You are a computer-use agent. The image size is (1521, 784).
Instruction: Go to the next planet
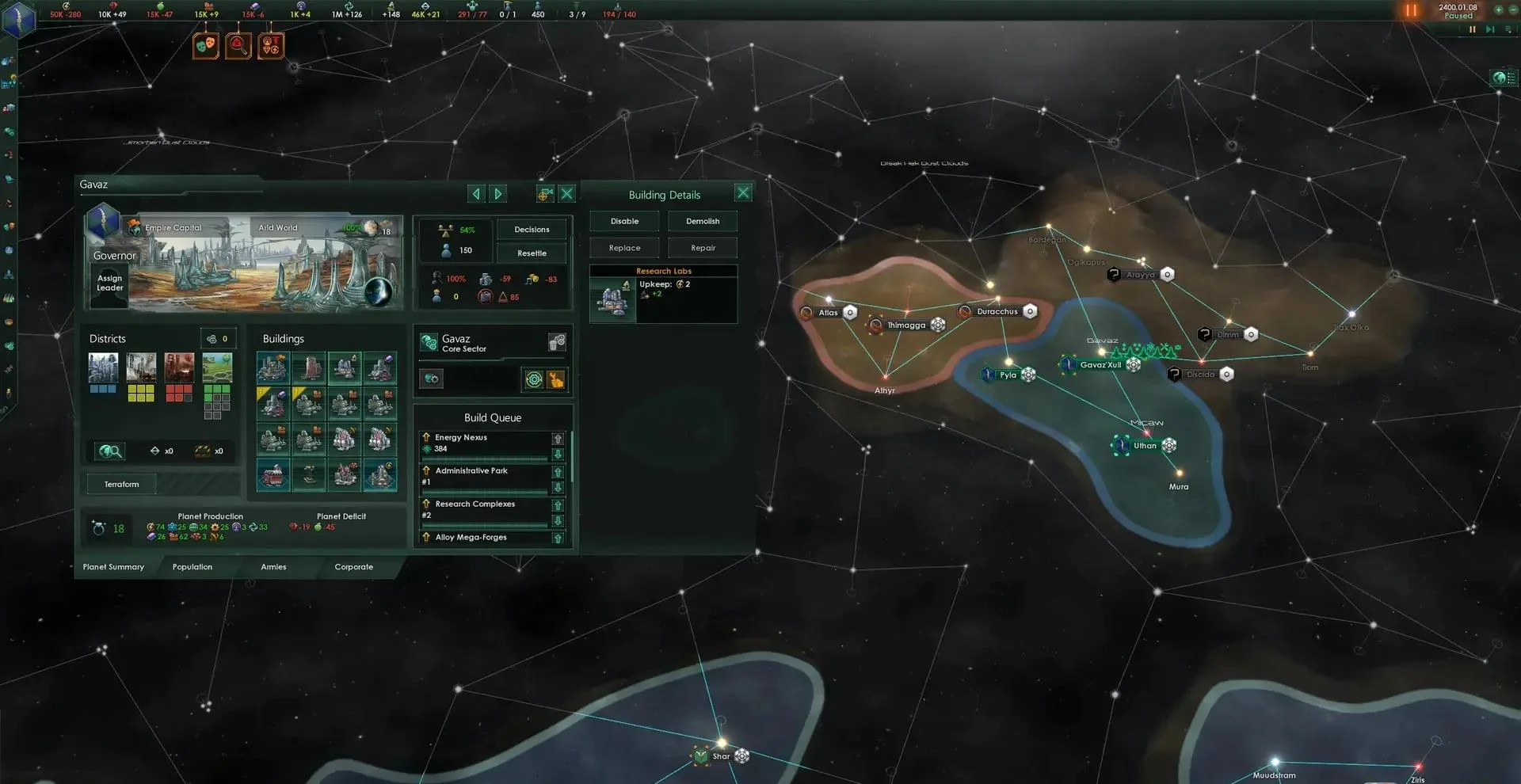(x=497, y=194)
